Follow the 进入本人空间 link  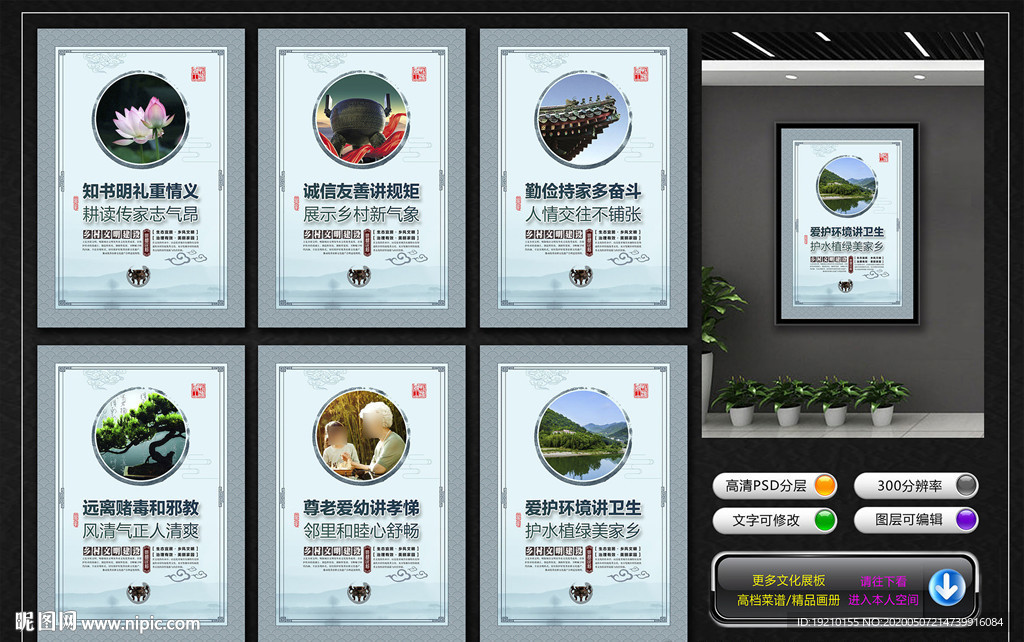click(883, 600)
